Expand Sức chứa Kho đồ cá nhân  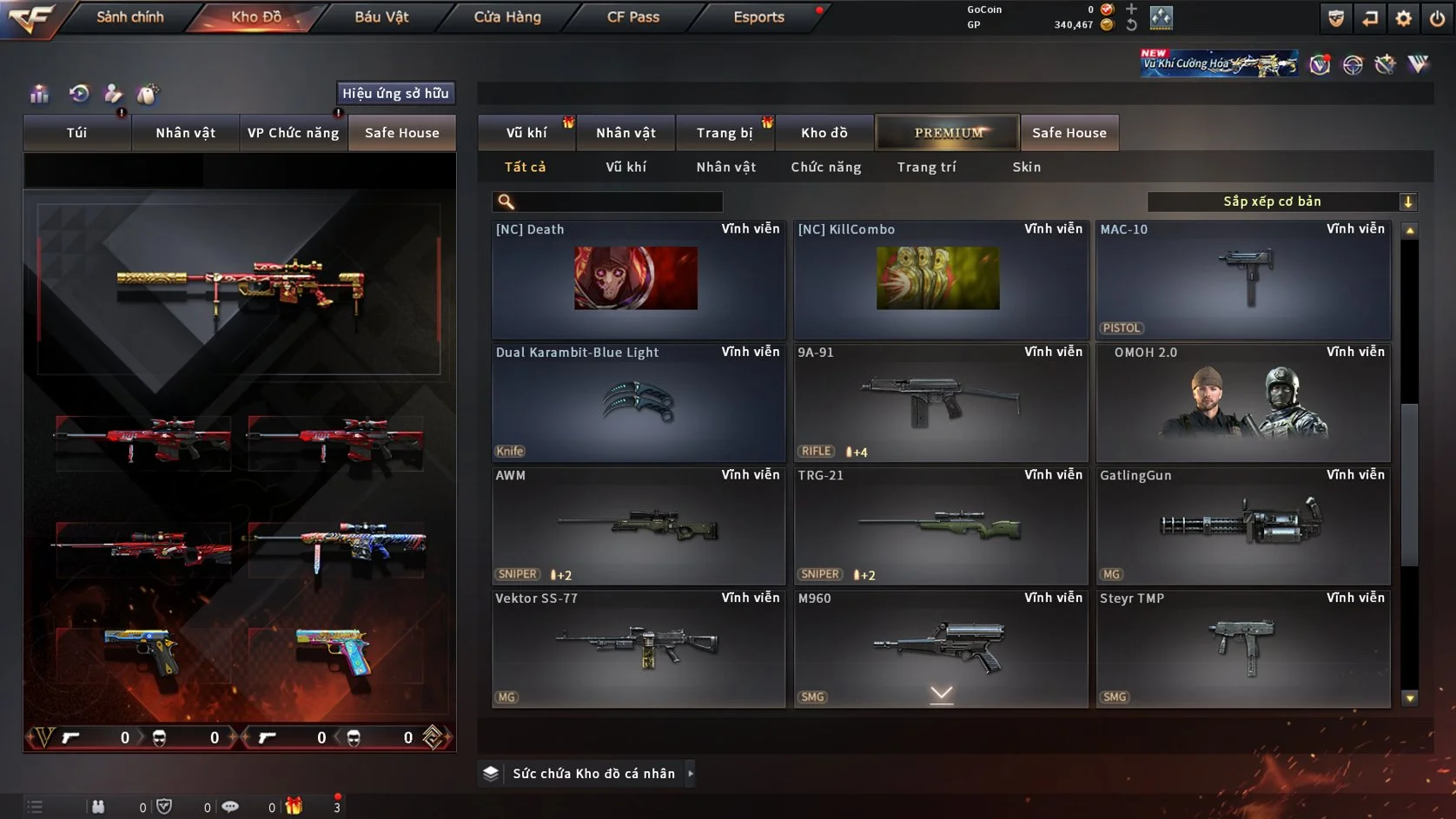(593, 773)
